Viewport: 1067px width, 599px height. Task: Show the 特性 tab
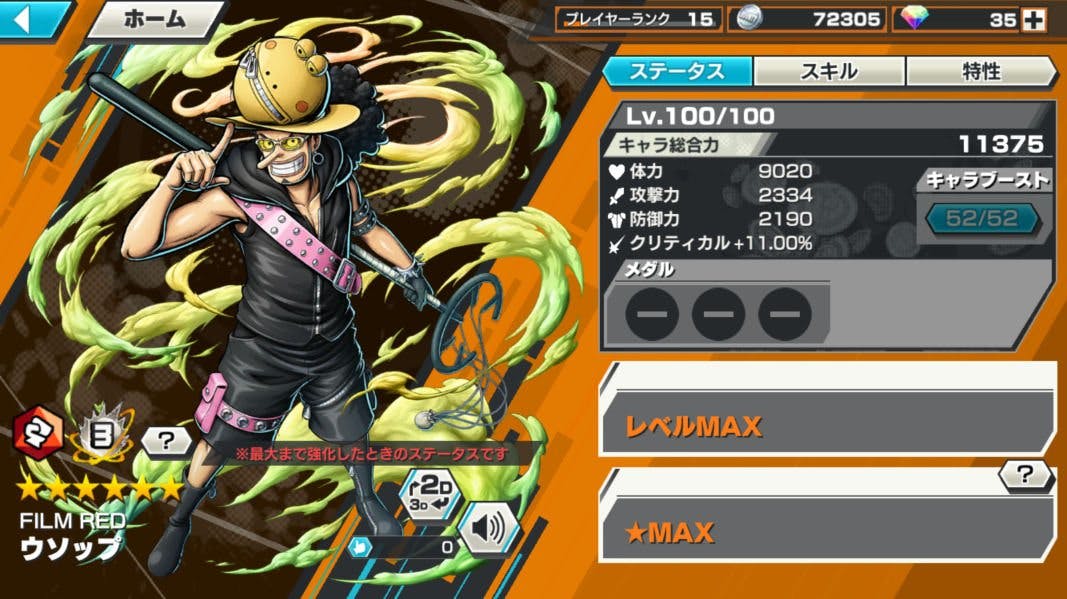point(979,71)
